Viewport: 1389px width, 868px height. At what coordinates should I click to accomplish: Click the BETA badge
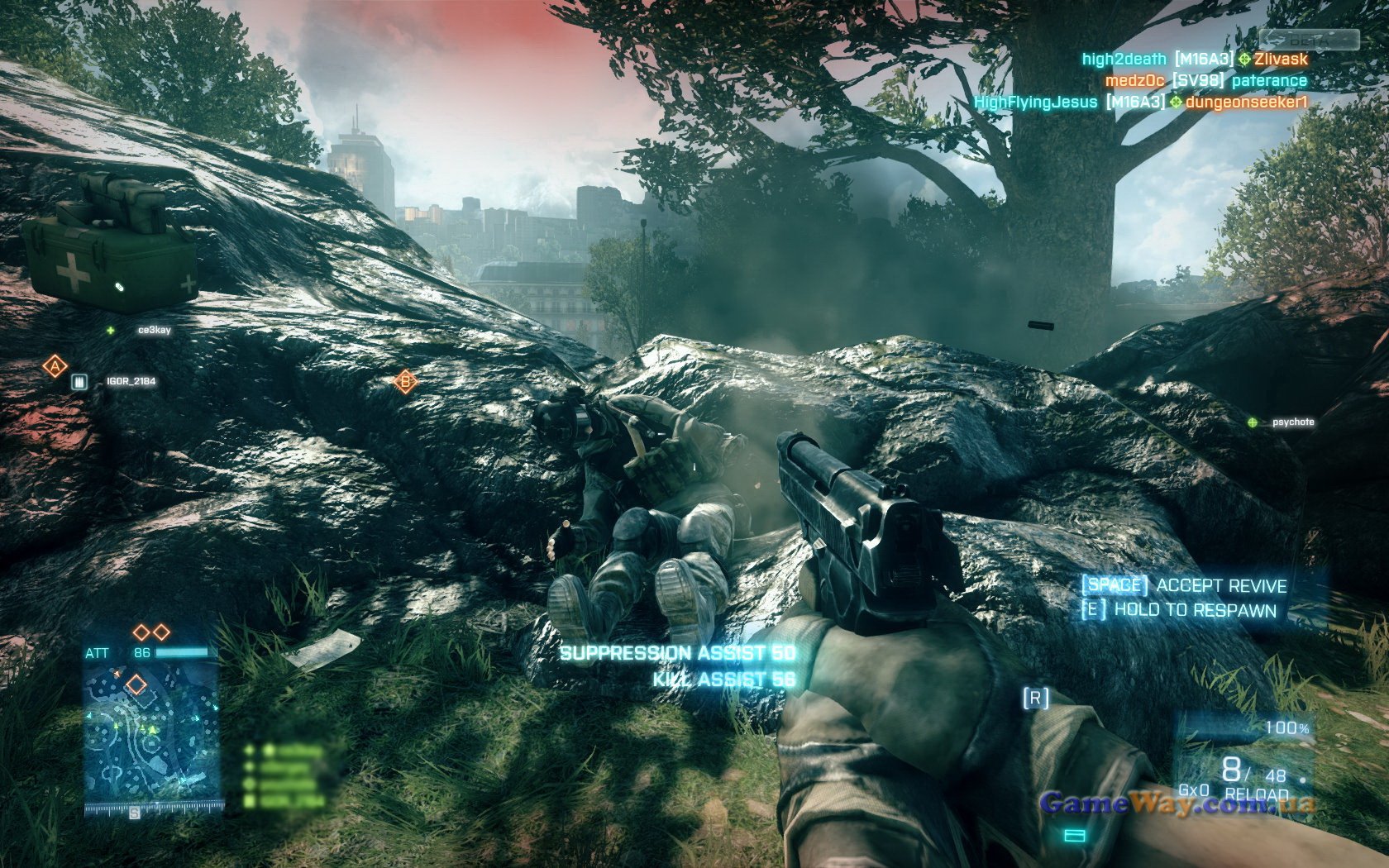(1309, 40)
